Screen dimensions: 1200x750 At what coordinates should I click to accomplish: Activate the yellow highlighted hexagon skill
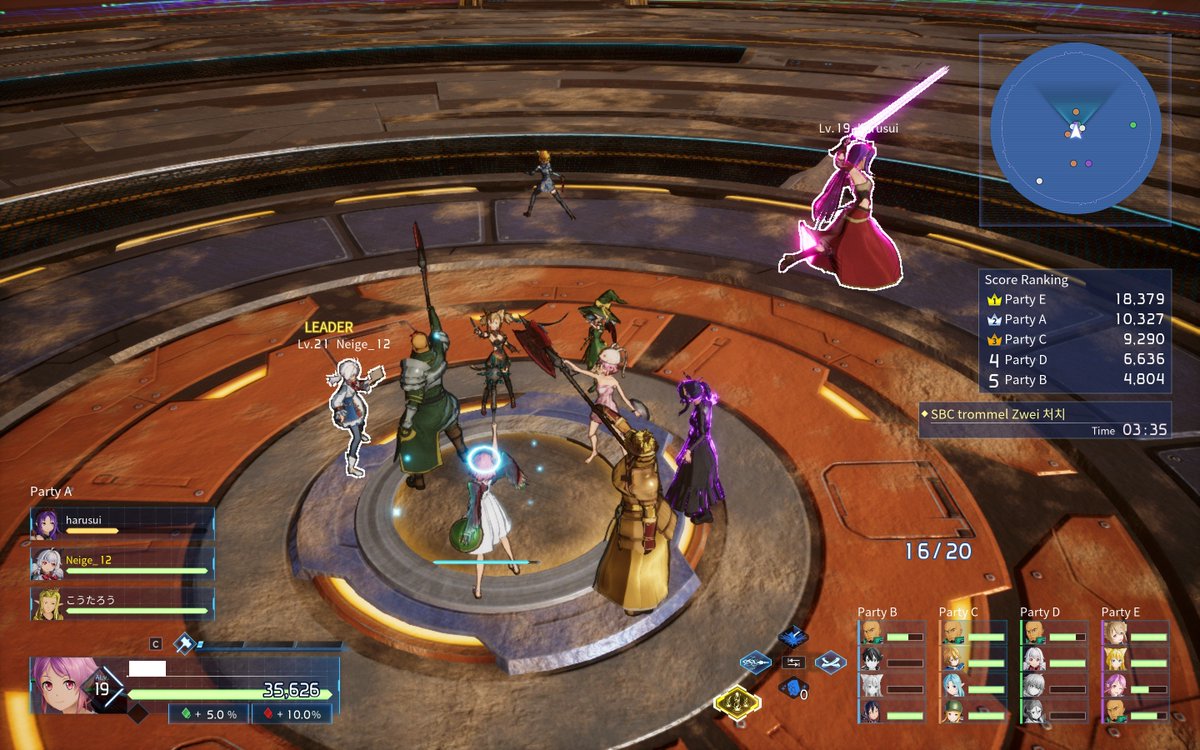point(736,702)
